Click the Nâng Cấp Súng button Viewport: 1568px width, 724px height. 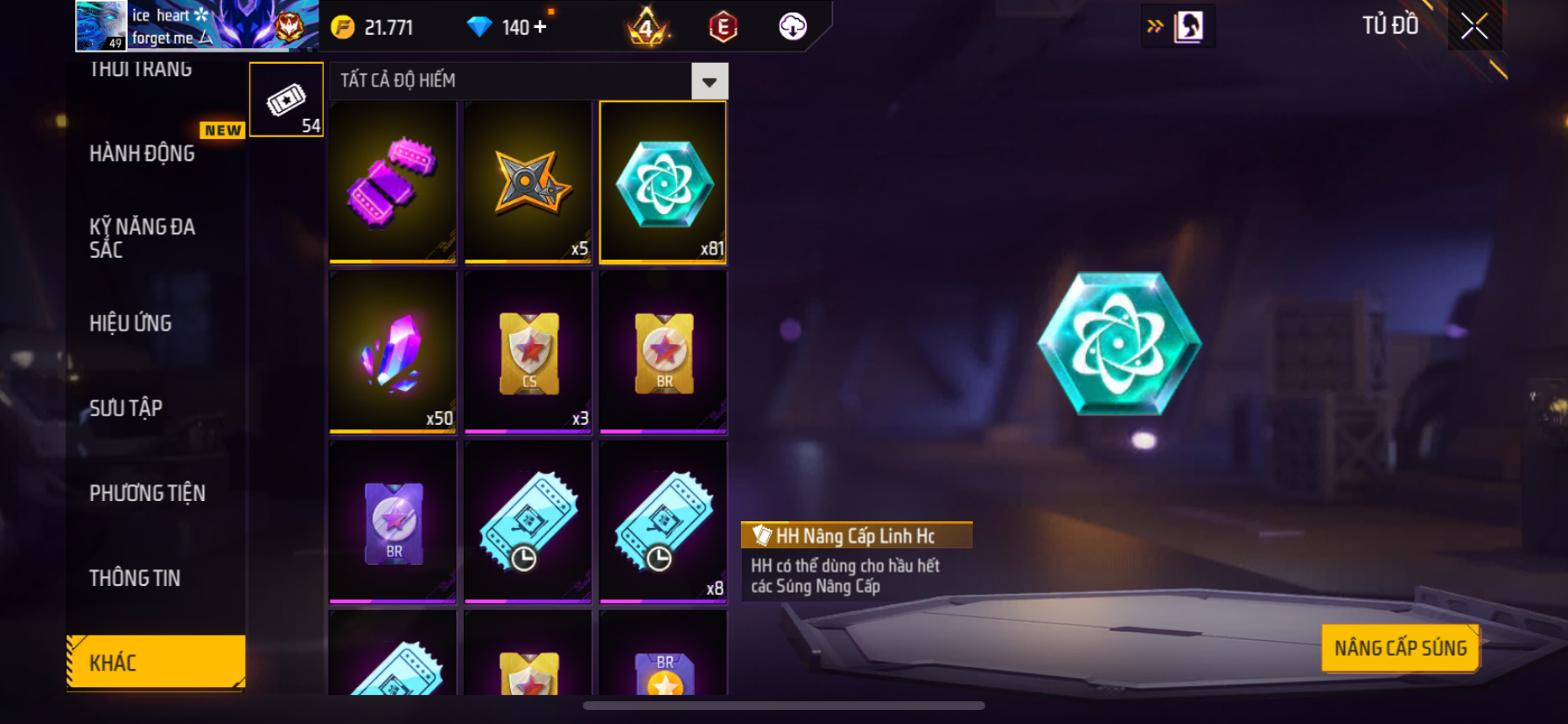[1400, 648]
